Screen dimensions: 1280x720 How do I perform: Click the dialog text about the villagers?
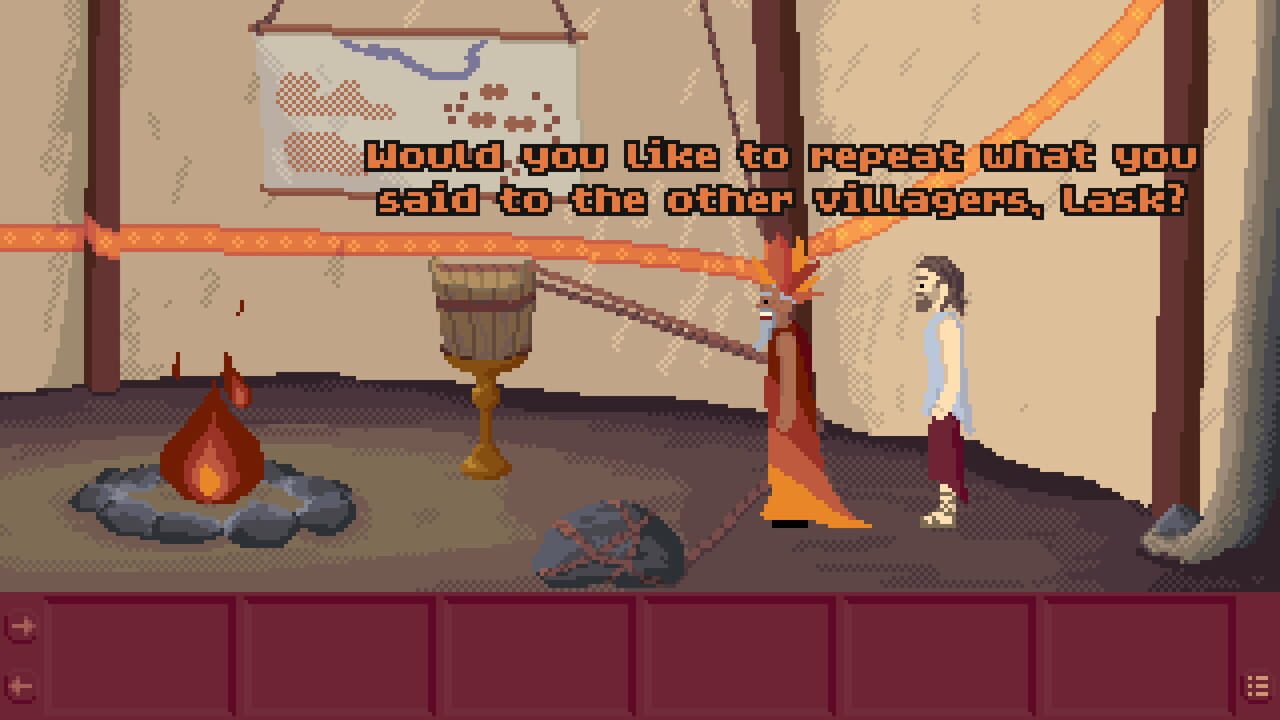pos(780,178)
